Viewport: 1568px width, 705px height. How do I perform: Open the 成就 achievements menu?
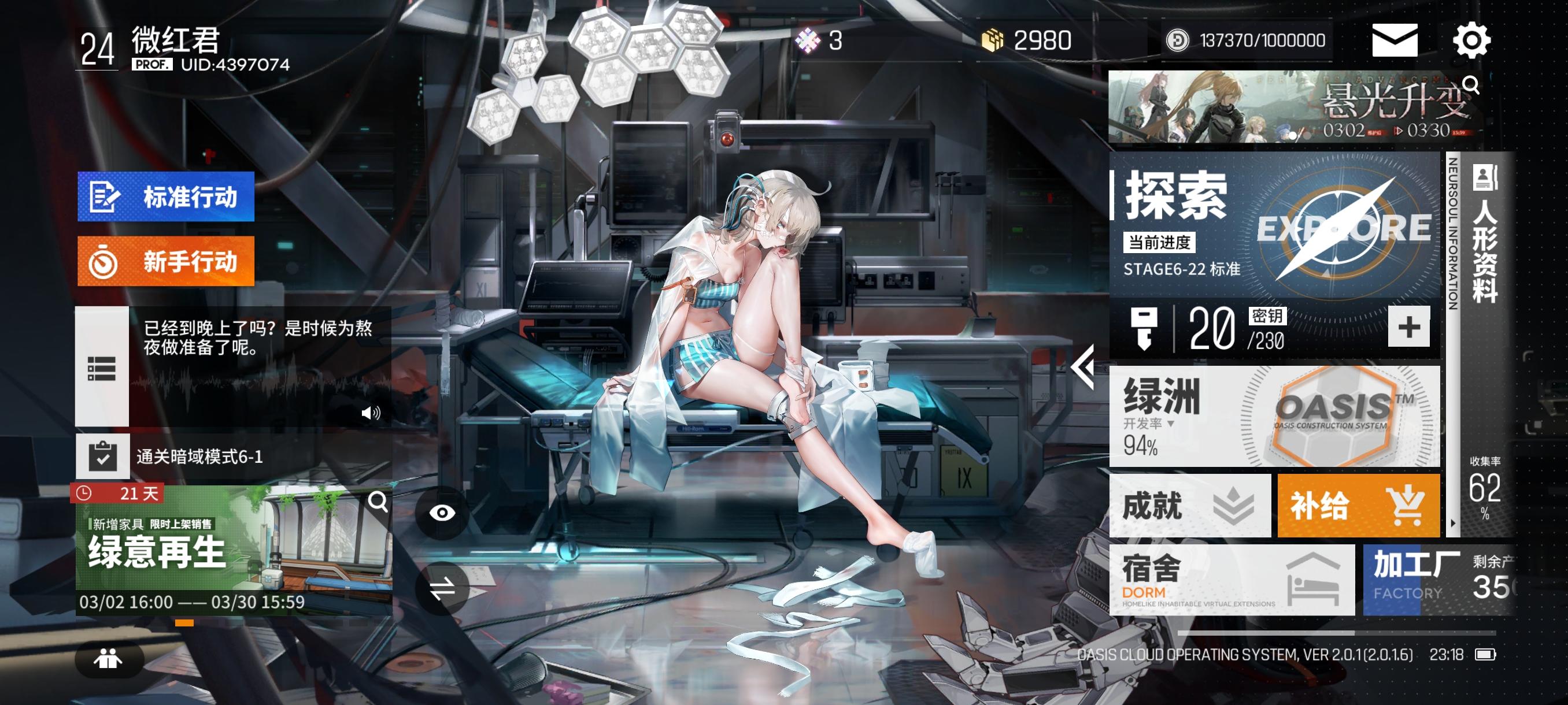click(x=1188, y=506)
